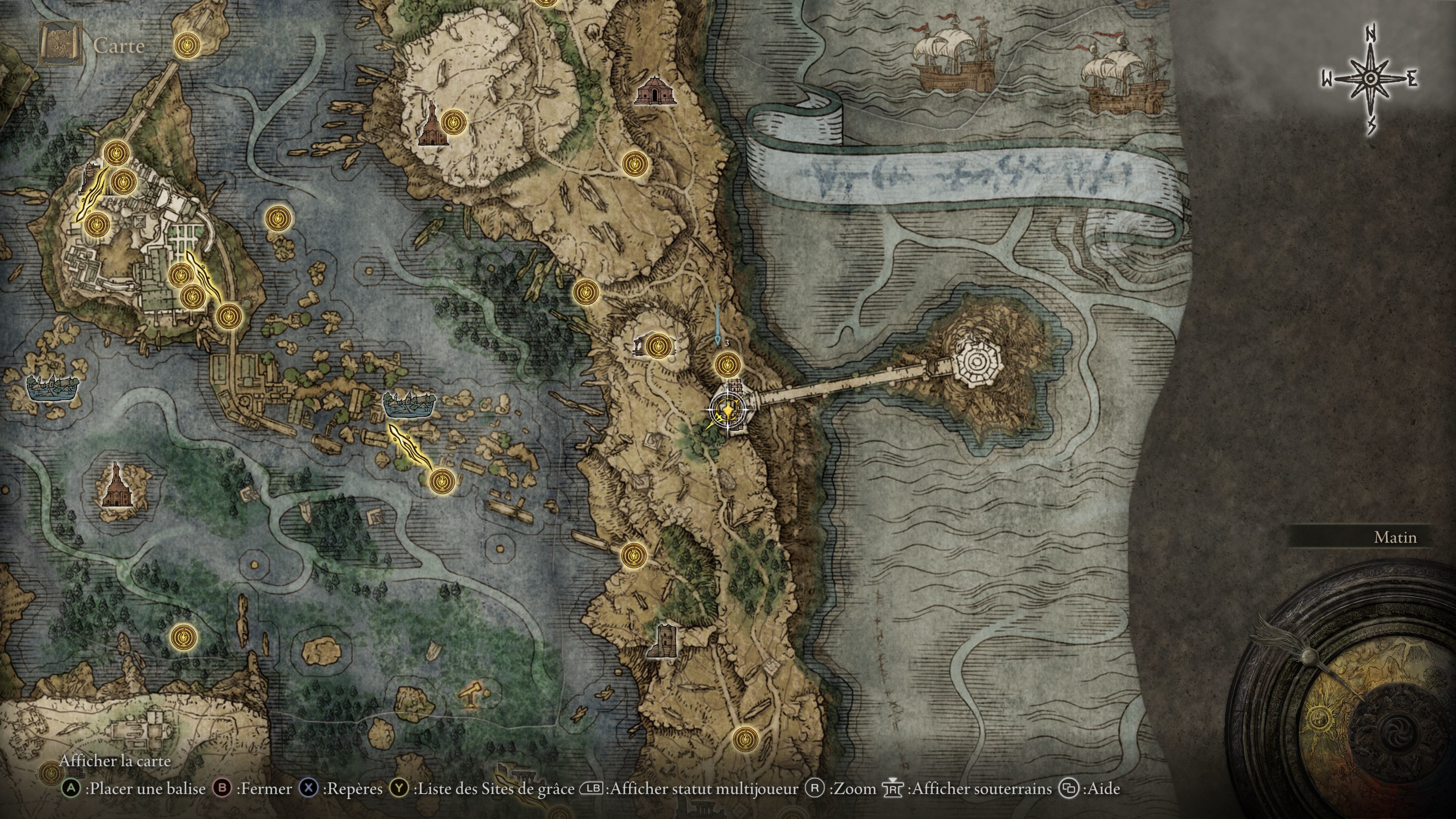This screenshot has width=1456, height=819.
Task: Select the sunken village icon above the golden streak
Action: tap(409, 404)
